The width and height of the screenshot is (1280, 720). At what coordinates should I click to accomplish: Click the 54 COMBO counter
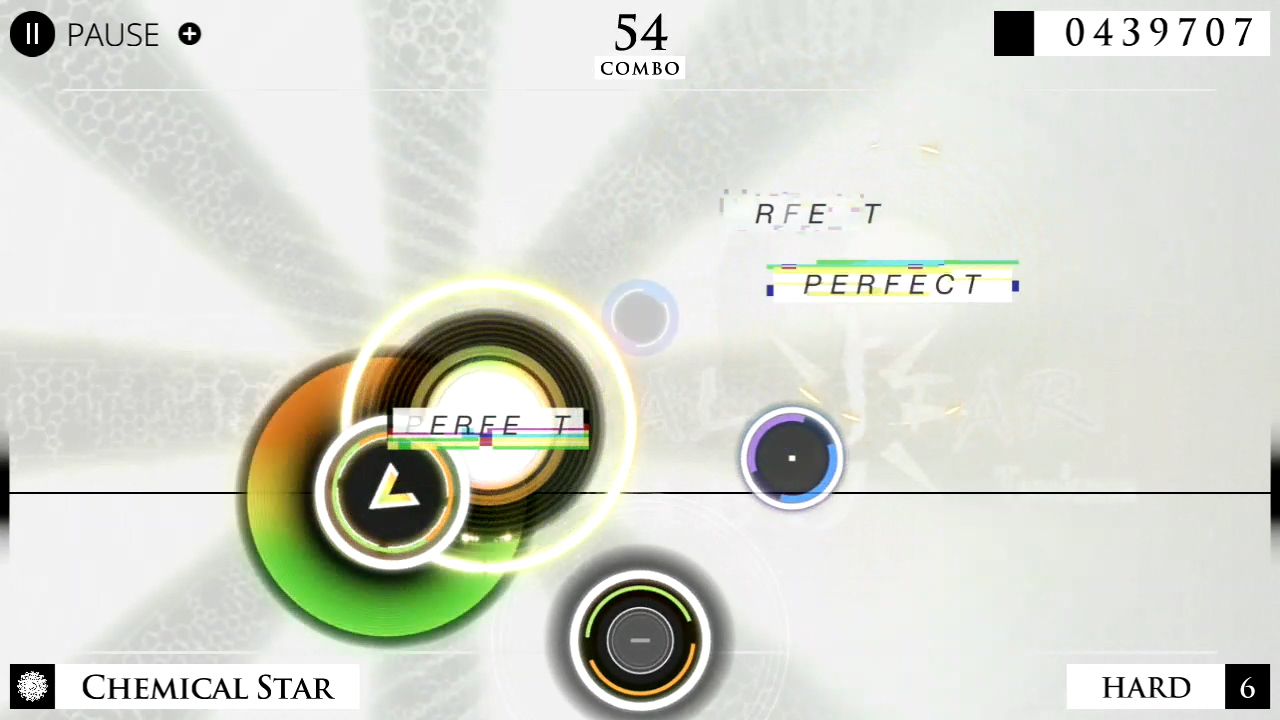click(x=640, y=42)
